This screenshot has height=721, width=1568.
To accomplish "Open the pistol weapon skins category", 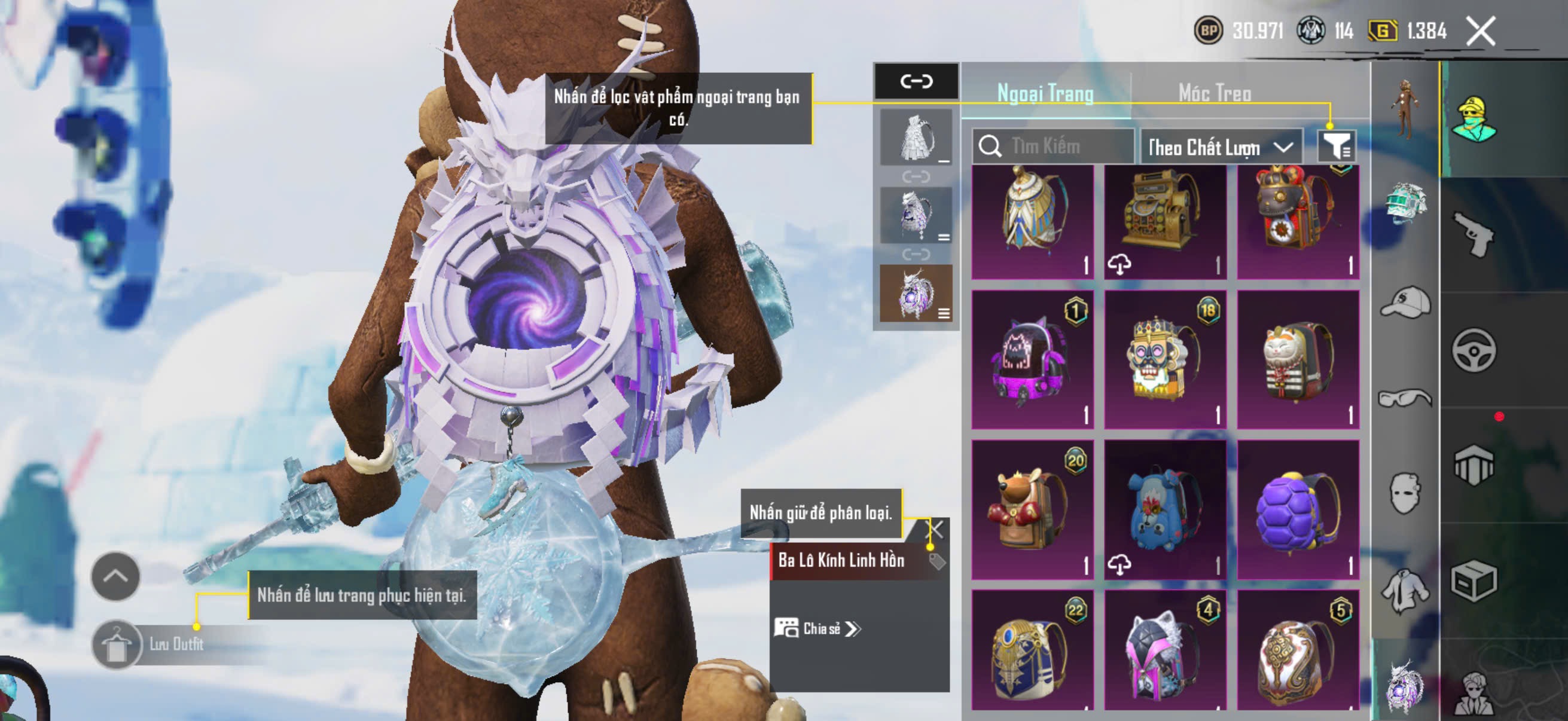I will tap(1474, 235).
